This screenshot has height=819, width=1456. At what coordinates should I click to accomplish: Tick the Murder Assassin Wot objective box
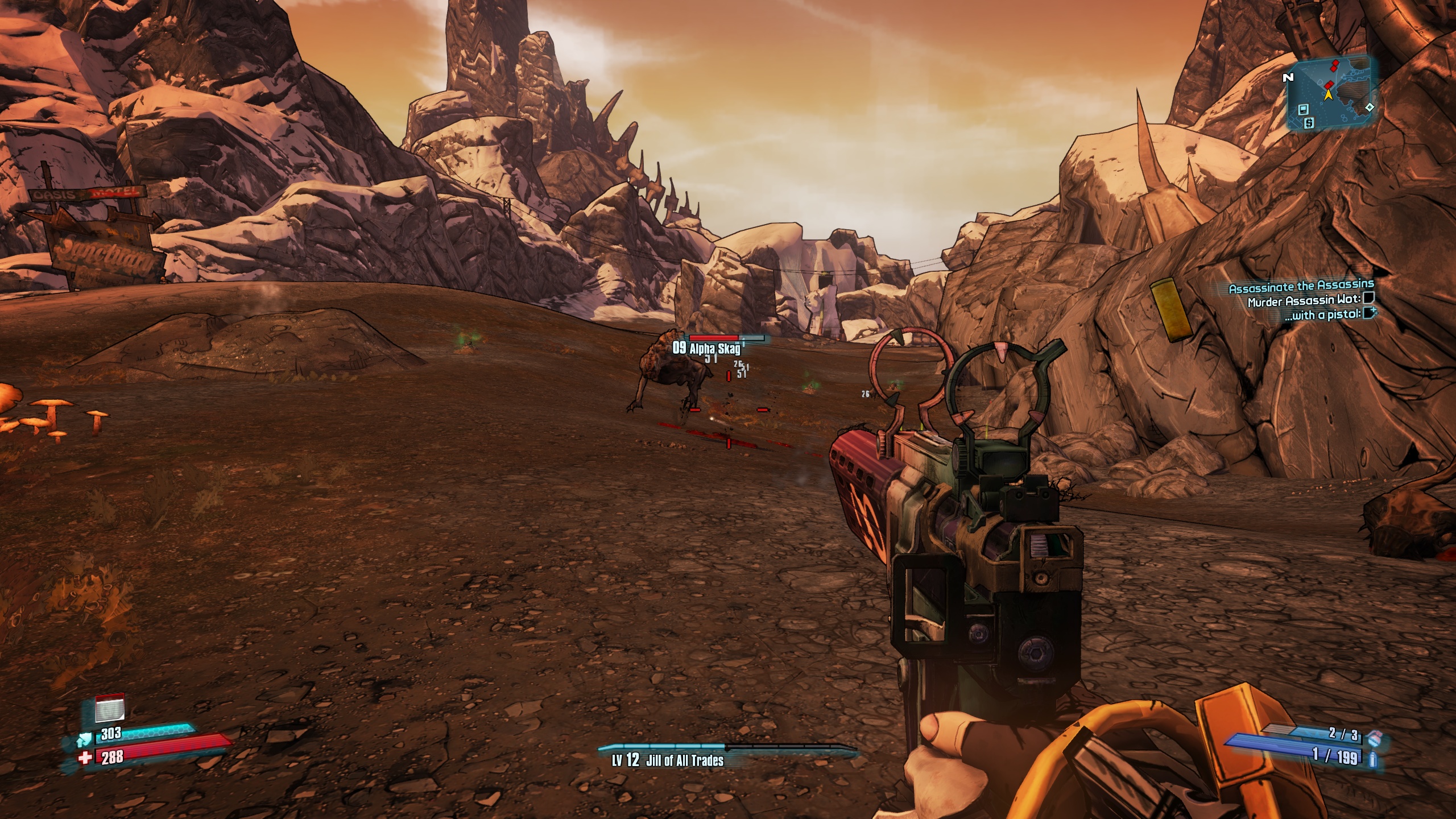[x=1368, y=298]
